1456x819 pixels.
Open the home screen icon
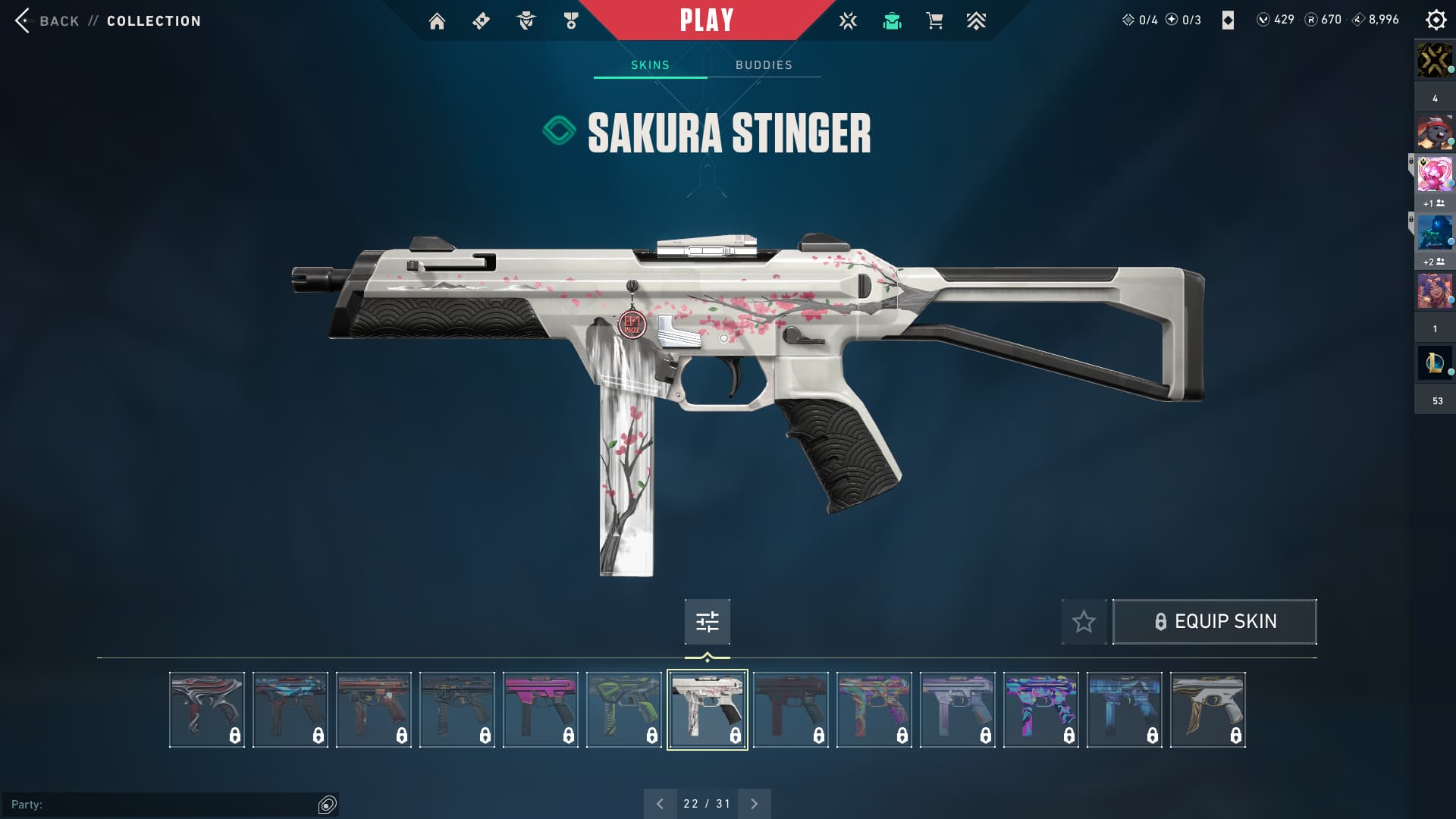(x=437, y=21)
